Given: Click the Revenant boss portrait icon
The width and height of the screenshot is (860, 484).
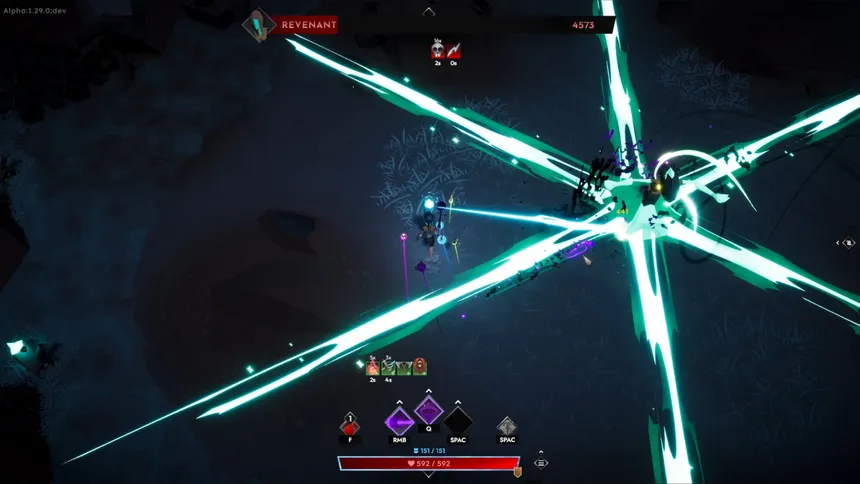Looking at the screenshot, I should 259,24.
